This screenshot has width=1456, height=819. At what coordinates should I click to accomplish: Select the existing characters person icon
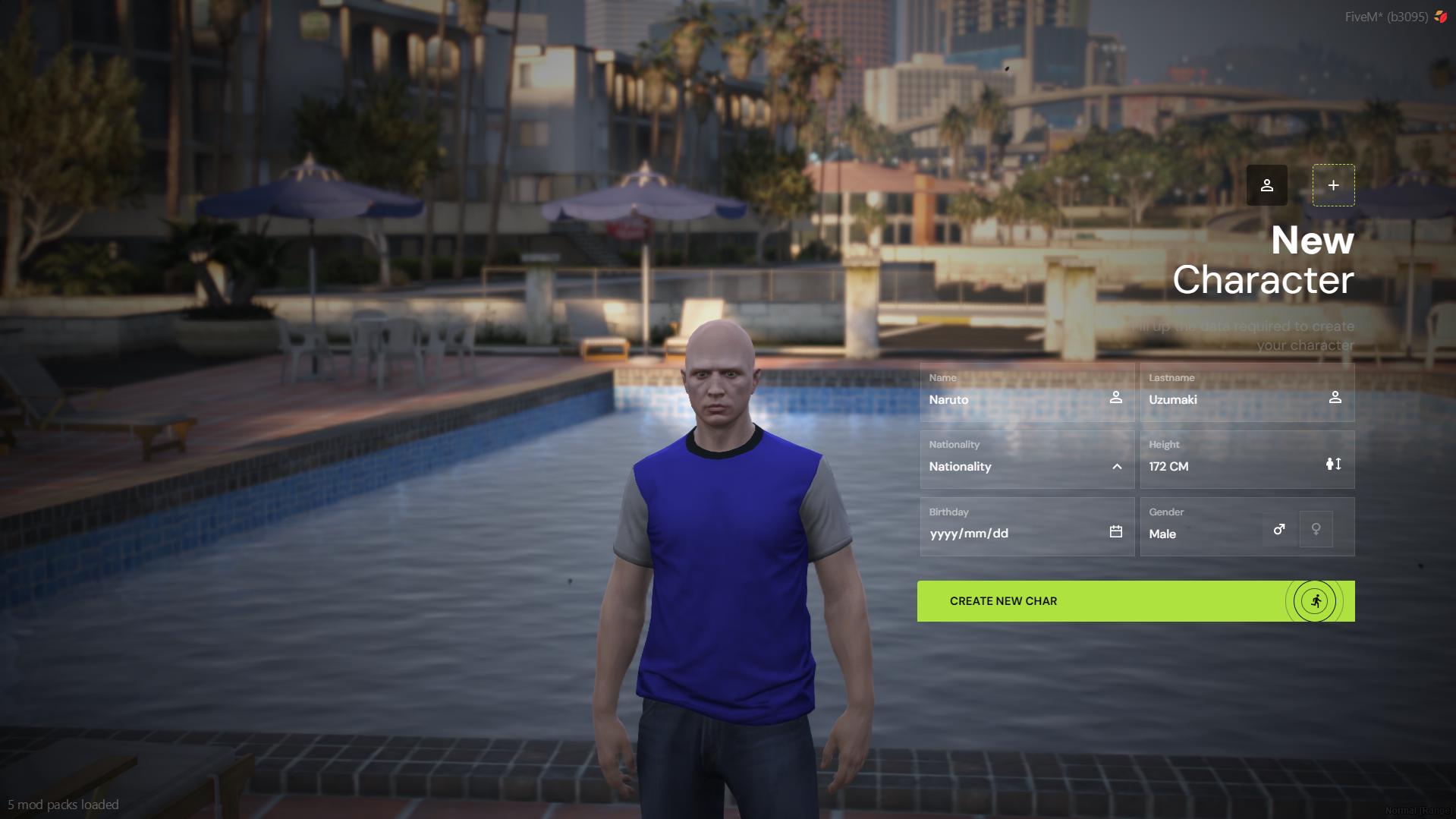click(1267, 184)
